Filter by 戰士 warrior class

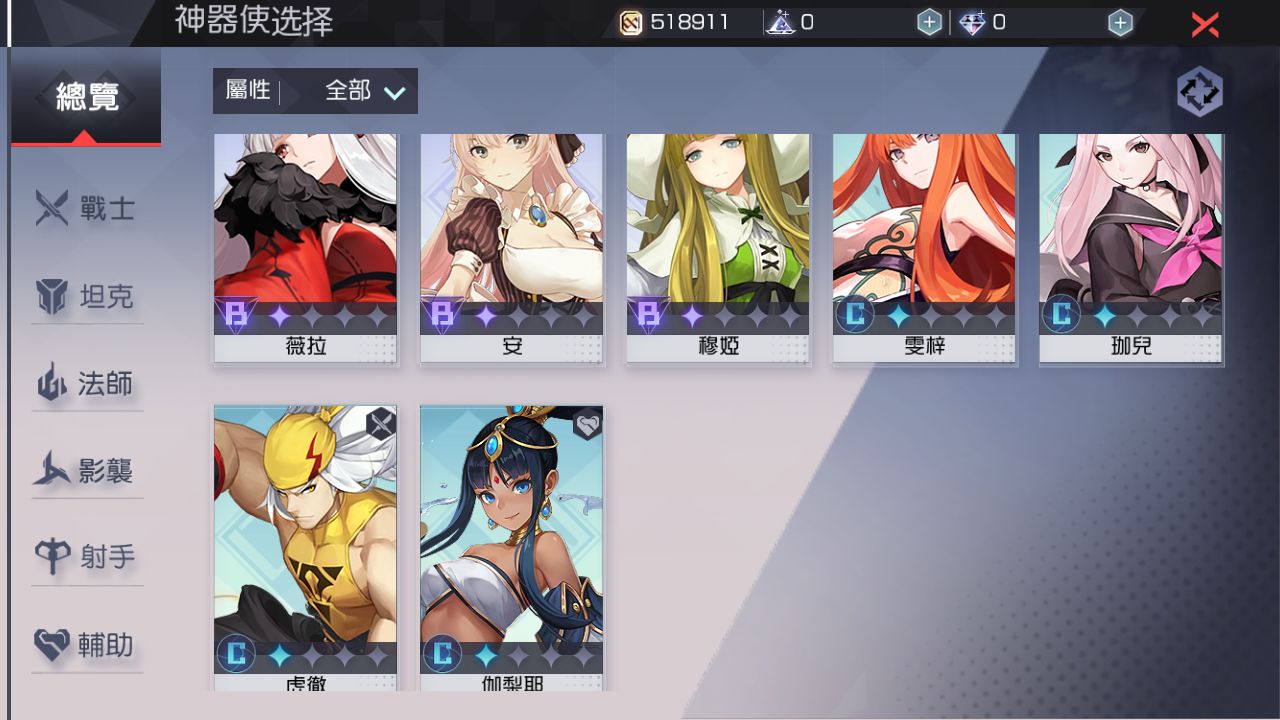click(x=86, y=210)
